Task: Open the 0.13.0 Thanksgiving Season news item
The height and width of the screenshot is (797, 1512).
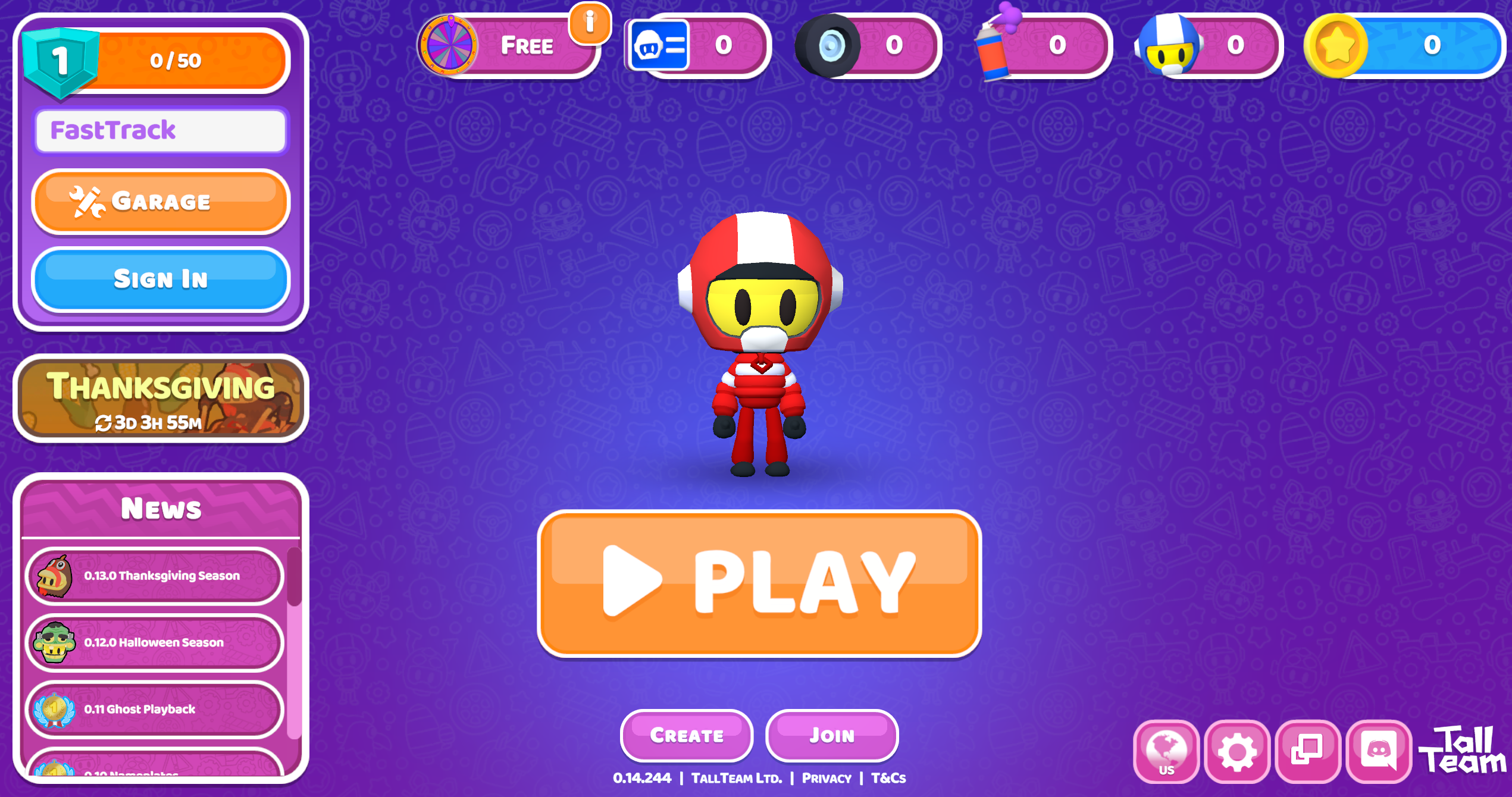Action: (154, 575)
